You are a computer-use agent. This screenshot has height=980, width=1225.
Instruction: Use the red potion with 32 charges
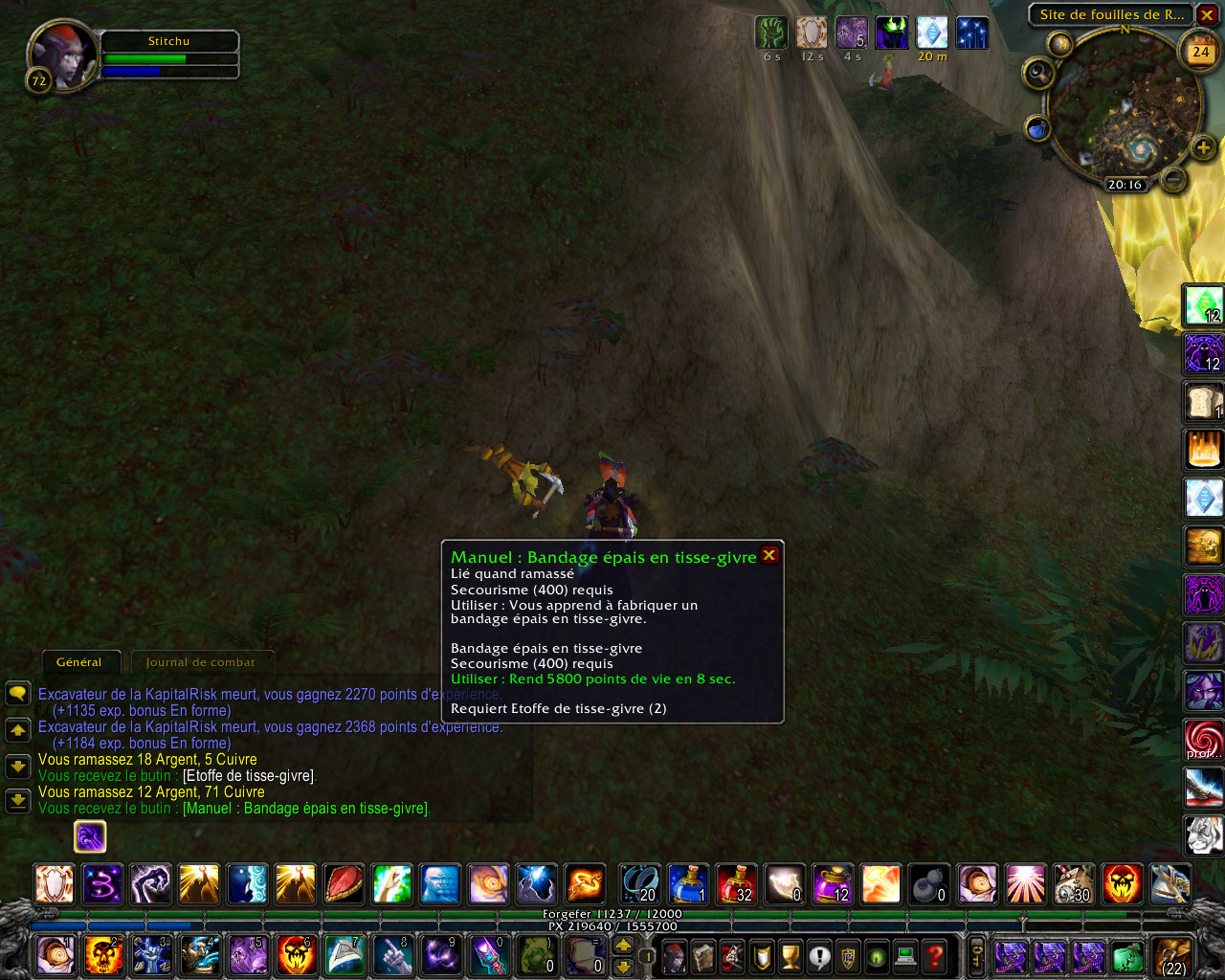[x=736, y=883]
